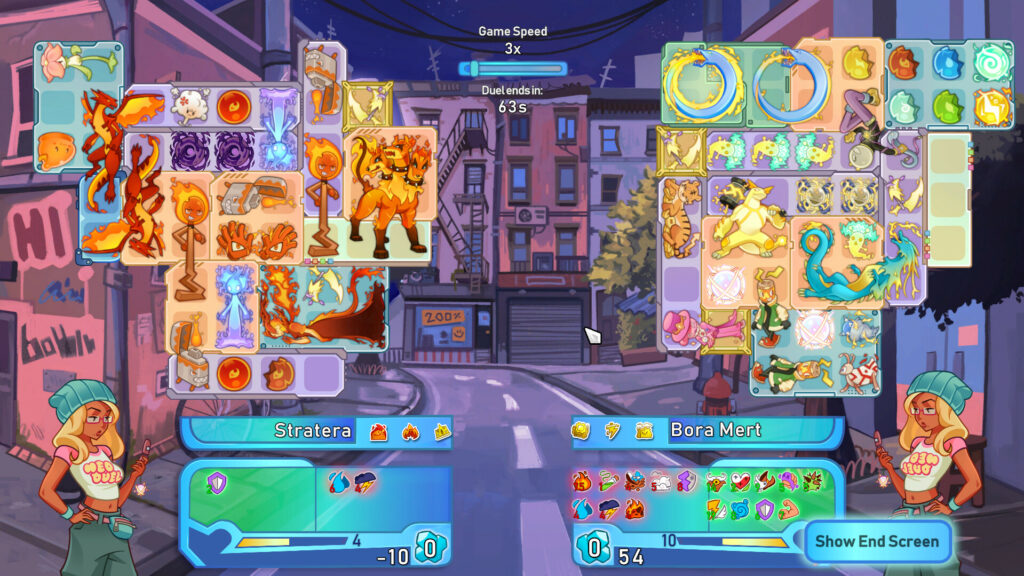Click the Show End Screen button

click(877, 541)
